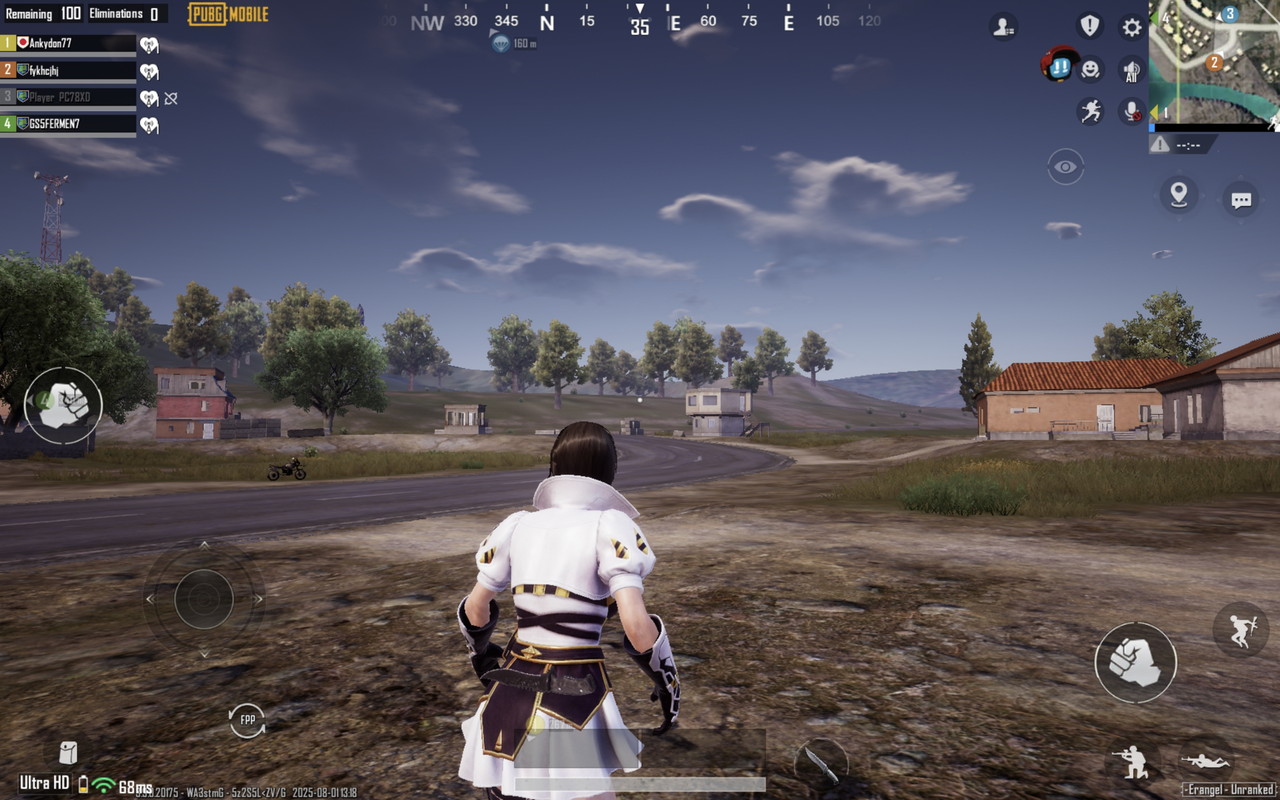Open the emote smiley menu

click(1090, 68)
